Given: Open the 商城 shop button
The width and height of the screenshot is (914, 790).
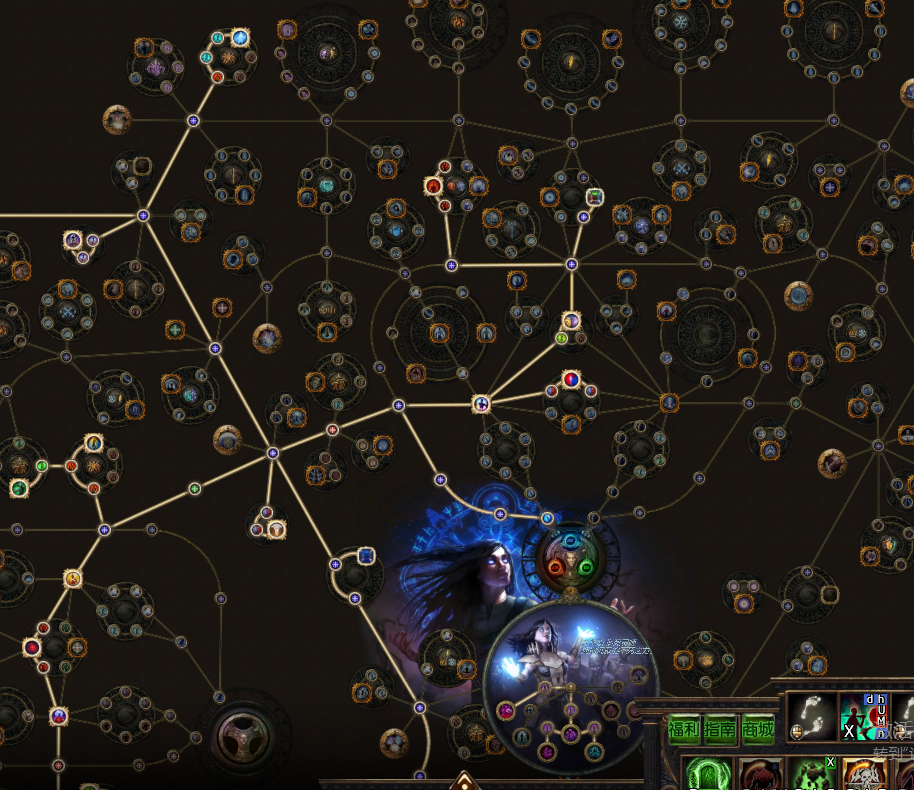Looking at the screenshot, I should (x=757, y=730).
